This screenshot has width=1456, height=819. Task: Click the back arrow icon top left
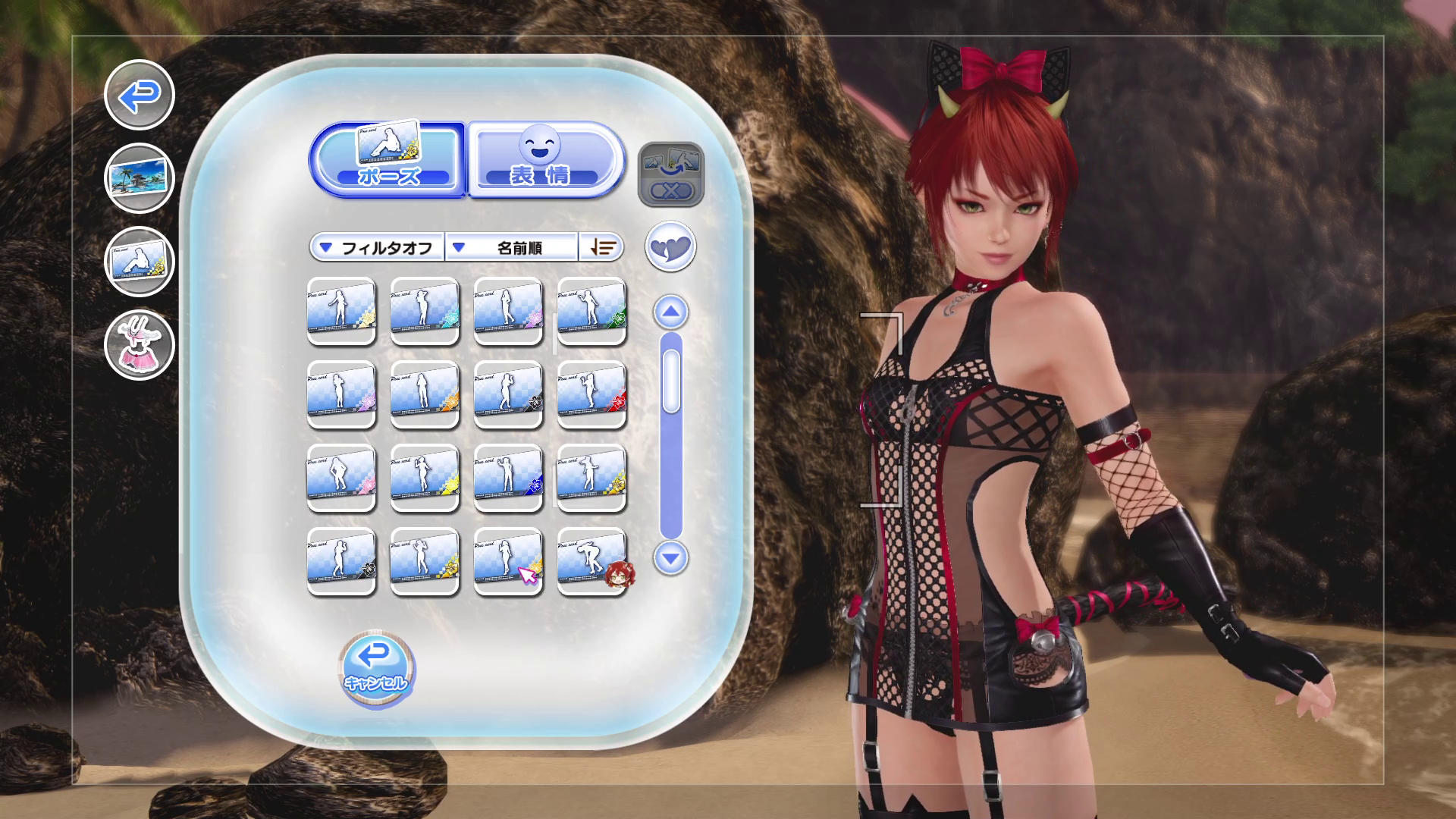[x=139, y=97]
